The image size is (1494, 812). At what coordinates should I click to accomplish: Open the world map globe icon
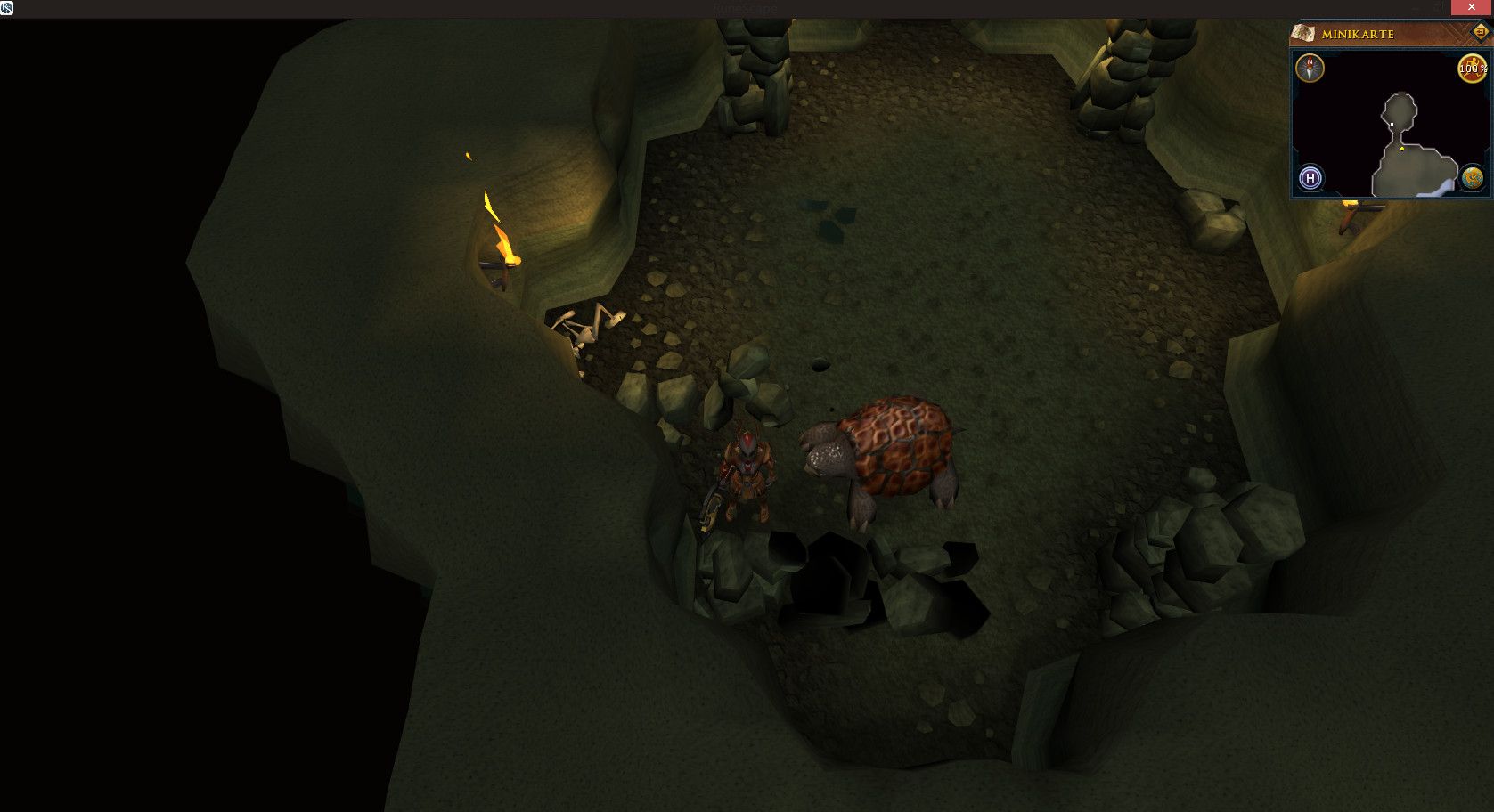[1472, 178]
